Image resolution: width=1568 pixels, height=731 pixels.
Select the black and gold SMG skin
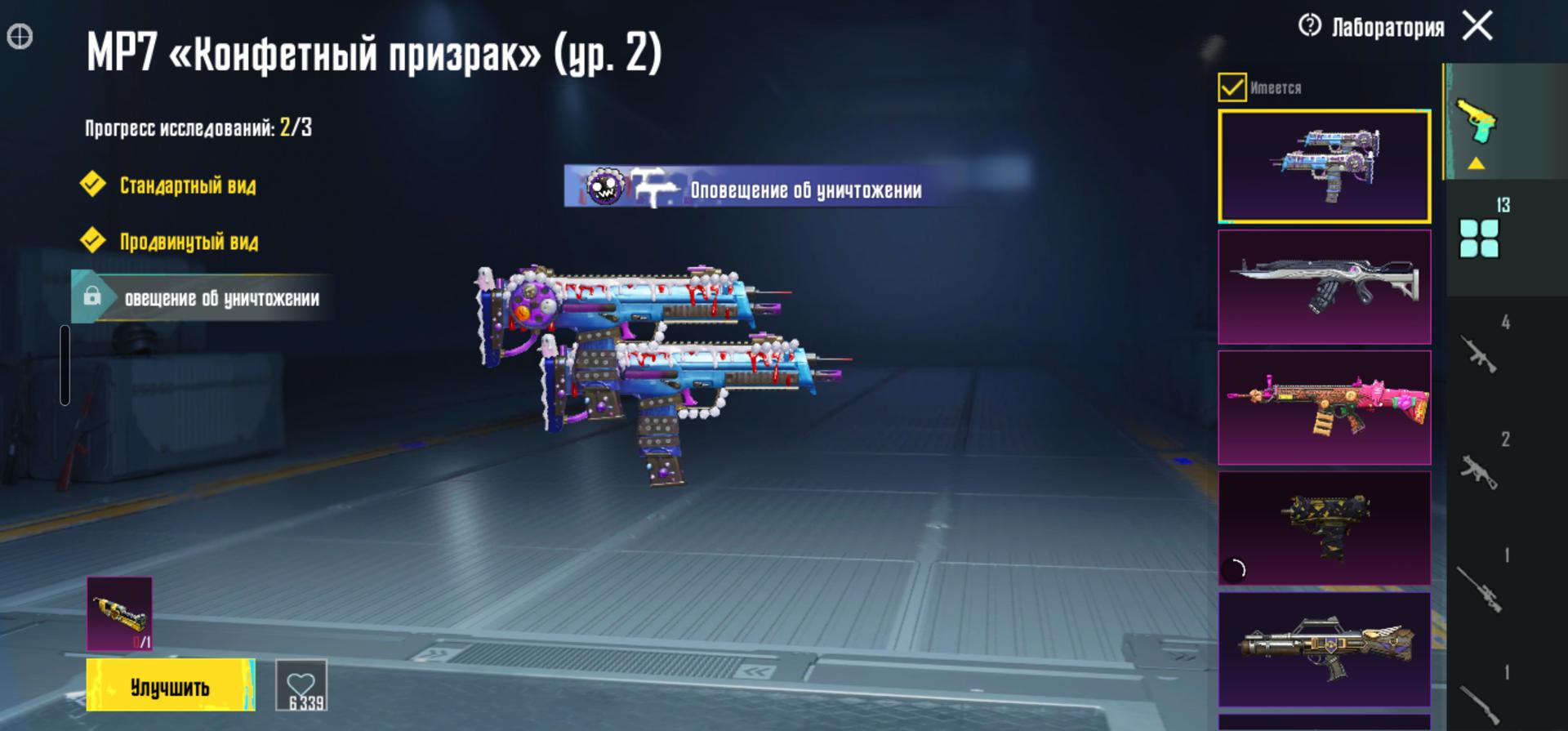tap(1324, 528)
